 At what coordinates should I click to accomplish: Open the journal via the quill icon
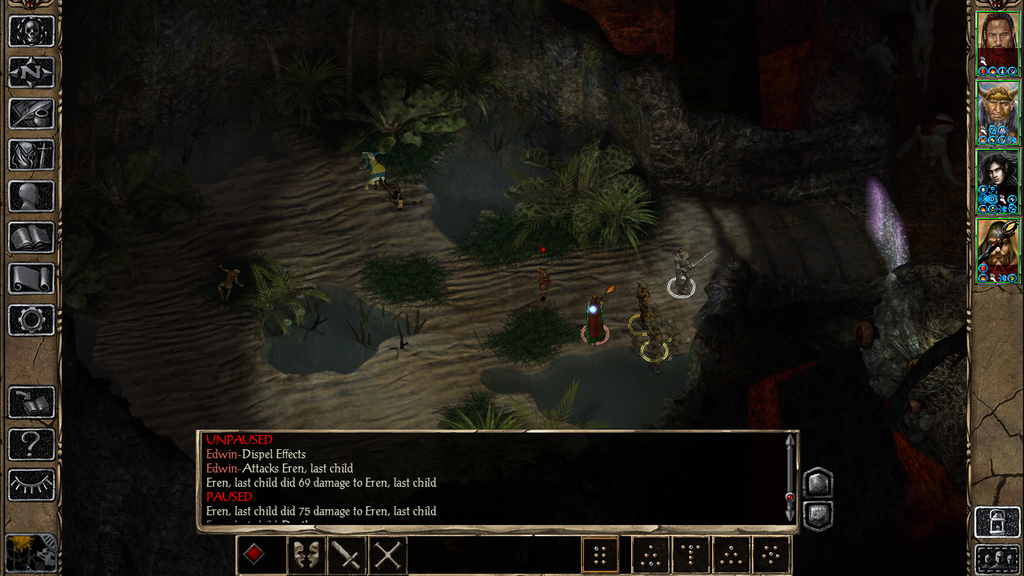pyautogui.click(x=31, y=113)
